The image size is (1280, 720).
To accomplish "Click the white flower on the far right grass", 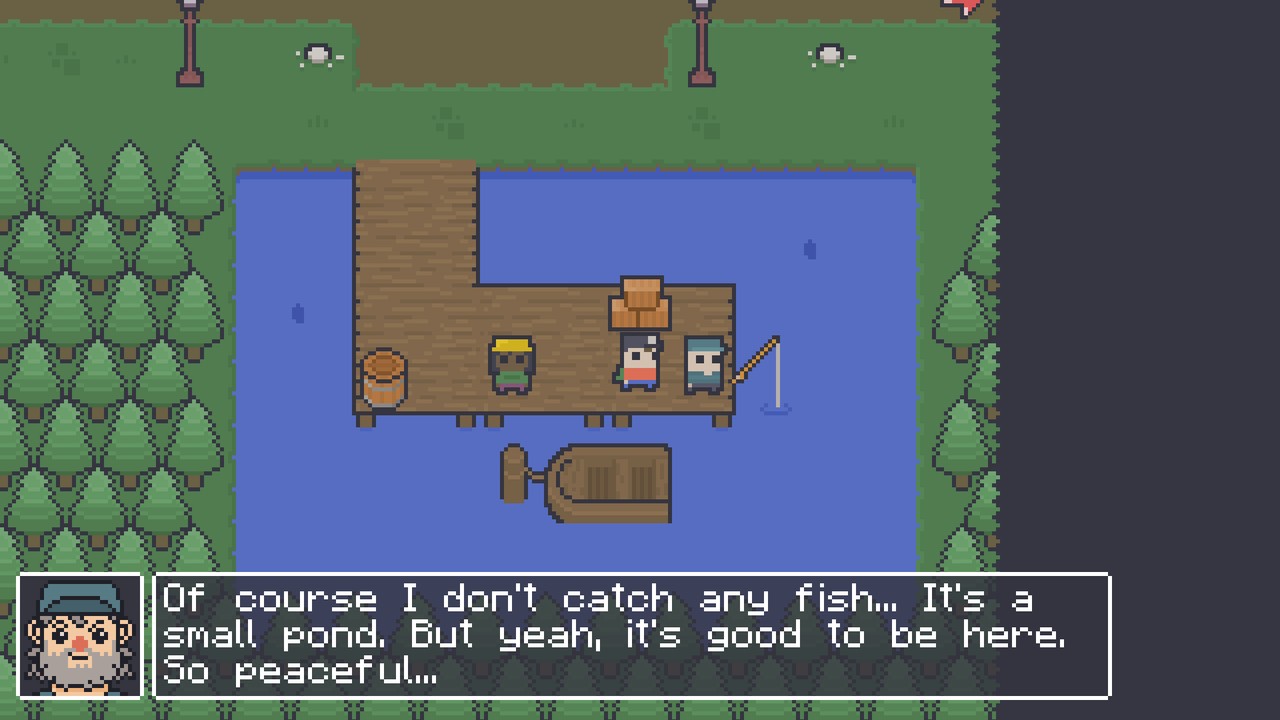I will pos(828,55).
